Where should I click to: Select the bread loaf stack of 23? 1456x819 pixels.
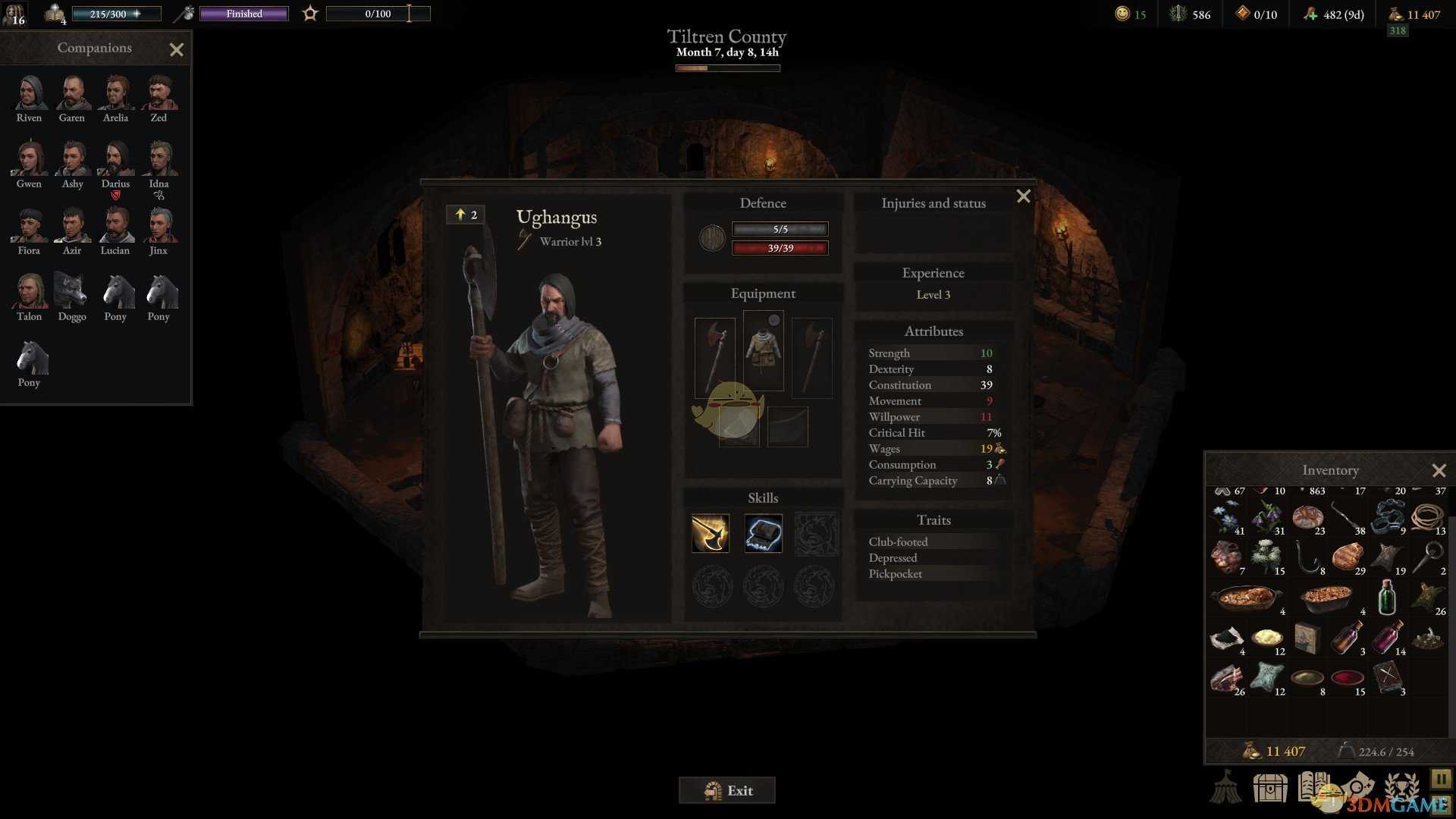click(1307, 518)
